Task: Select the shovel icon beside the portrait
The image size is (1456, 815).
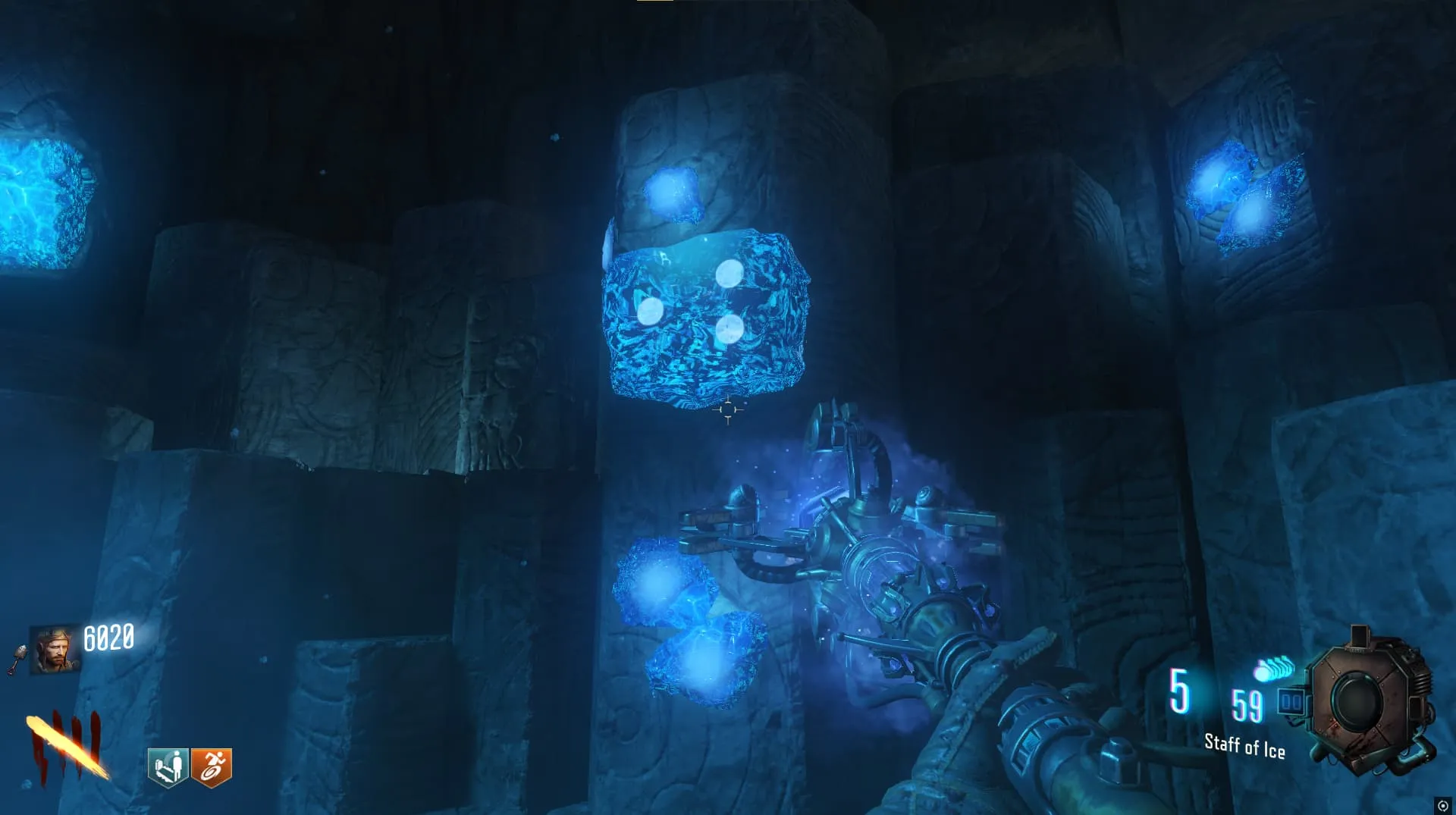Action: [19, 658]
